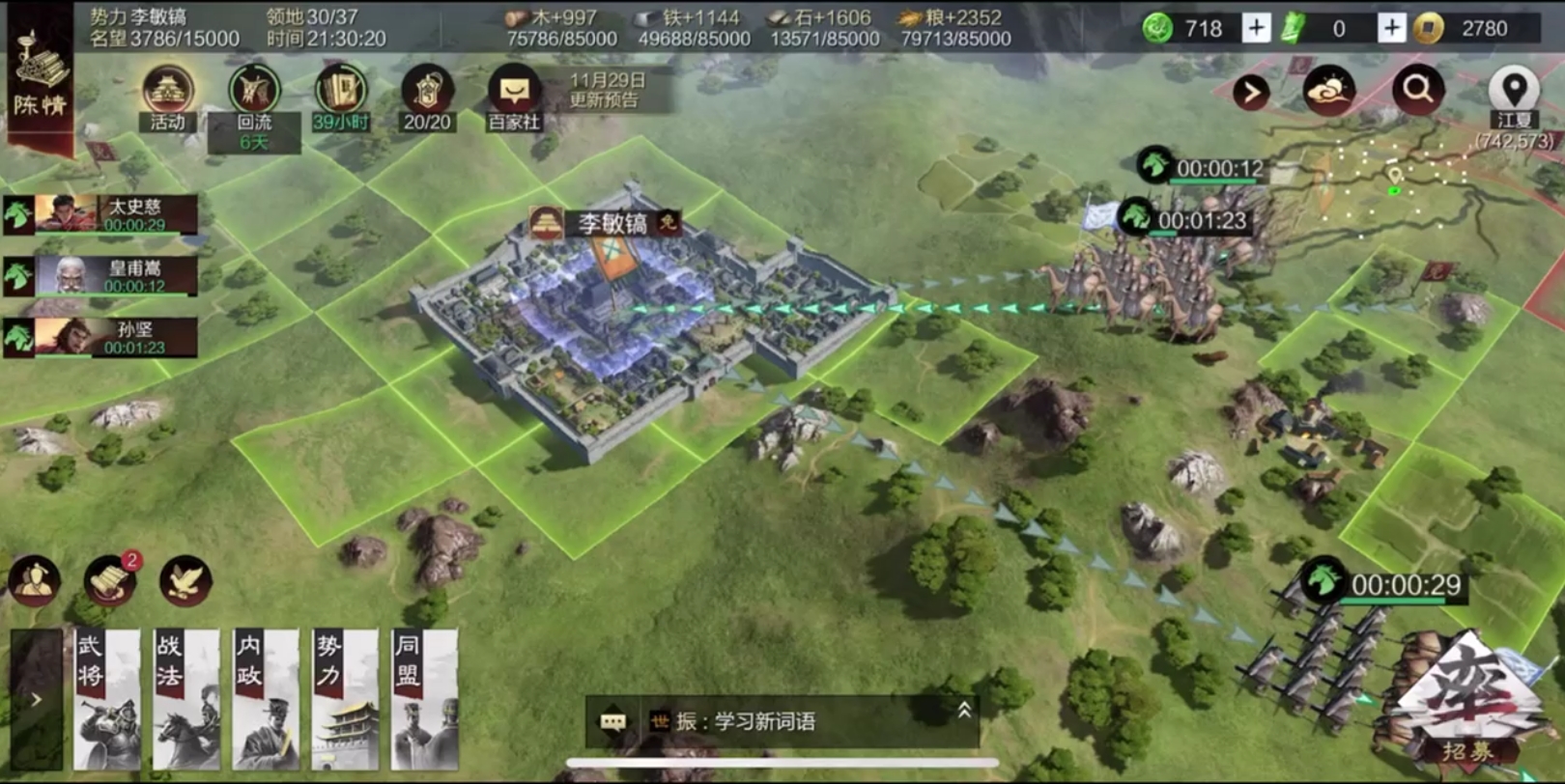Expand the chat panel using the chevron
1565x784 pixels.
pyautogui.click(x=961, y=709)
